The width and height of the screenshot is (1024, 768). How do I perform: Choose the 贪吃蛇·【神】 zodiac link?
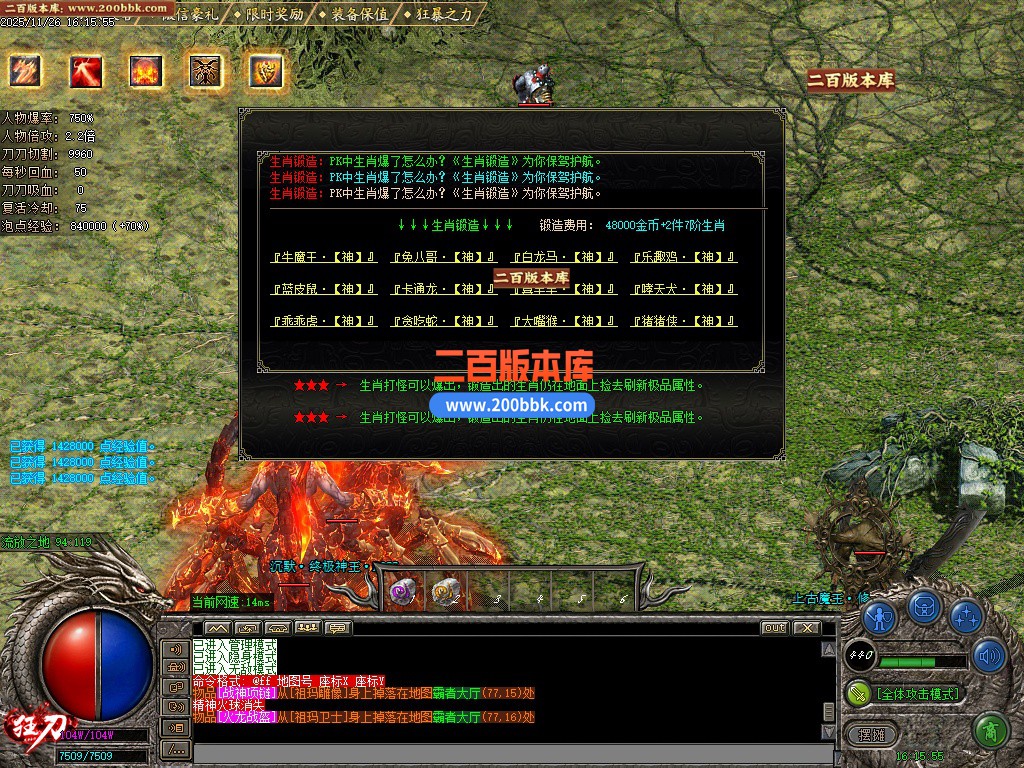pos(444,321)
